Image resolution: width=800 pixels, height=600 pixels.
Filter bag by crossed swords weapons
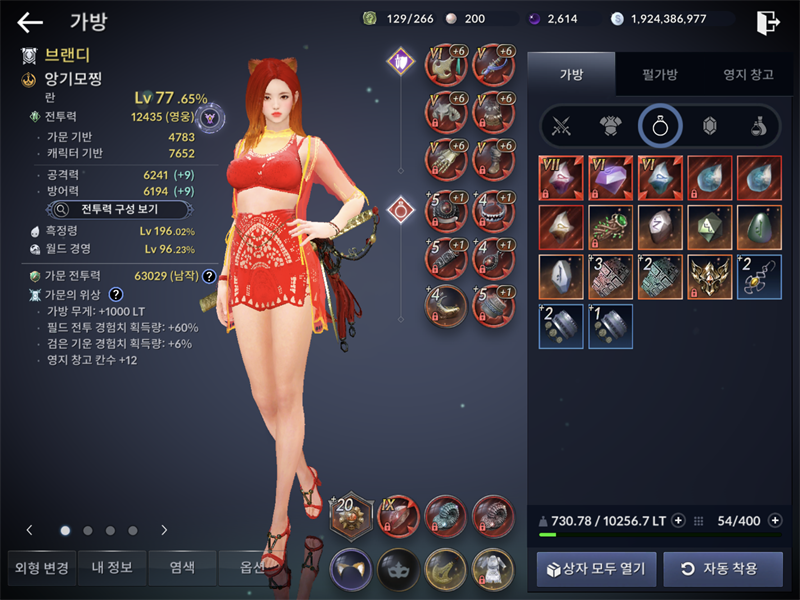pyautogui.click(x=563, y=126)
